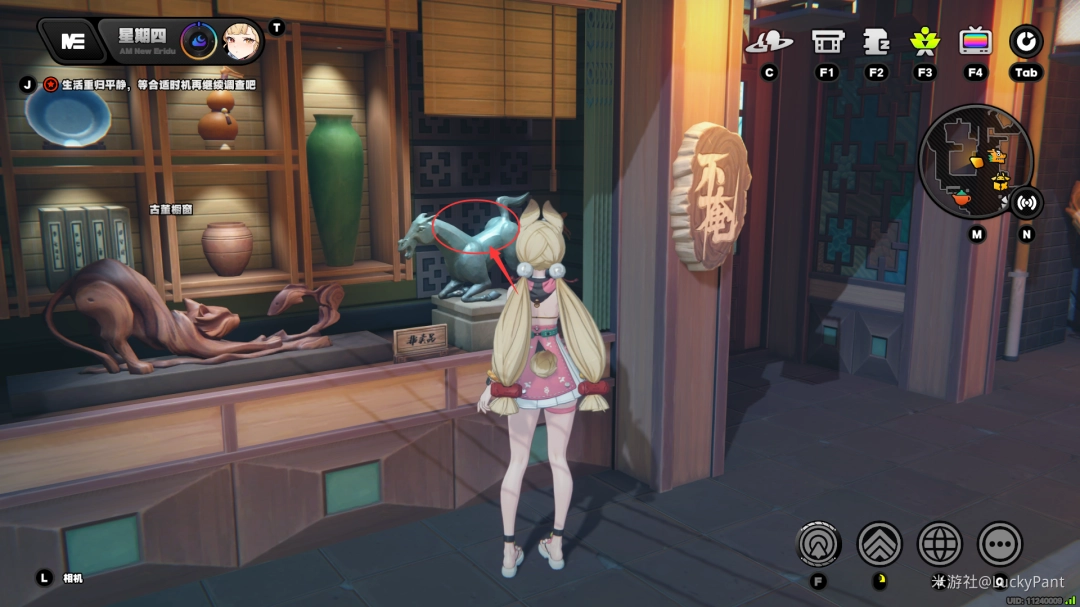Screen dimensions: 1080x607
Task: Open the circular minimap
Action: tap(974, 162)
